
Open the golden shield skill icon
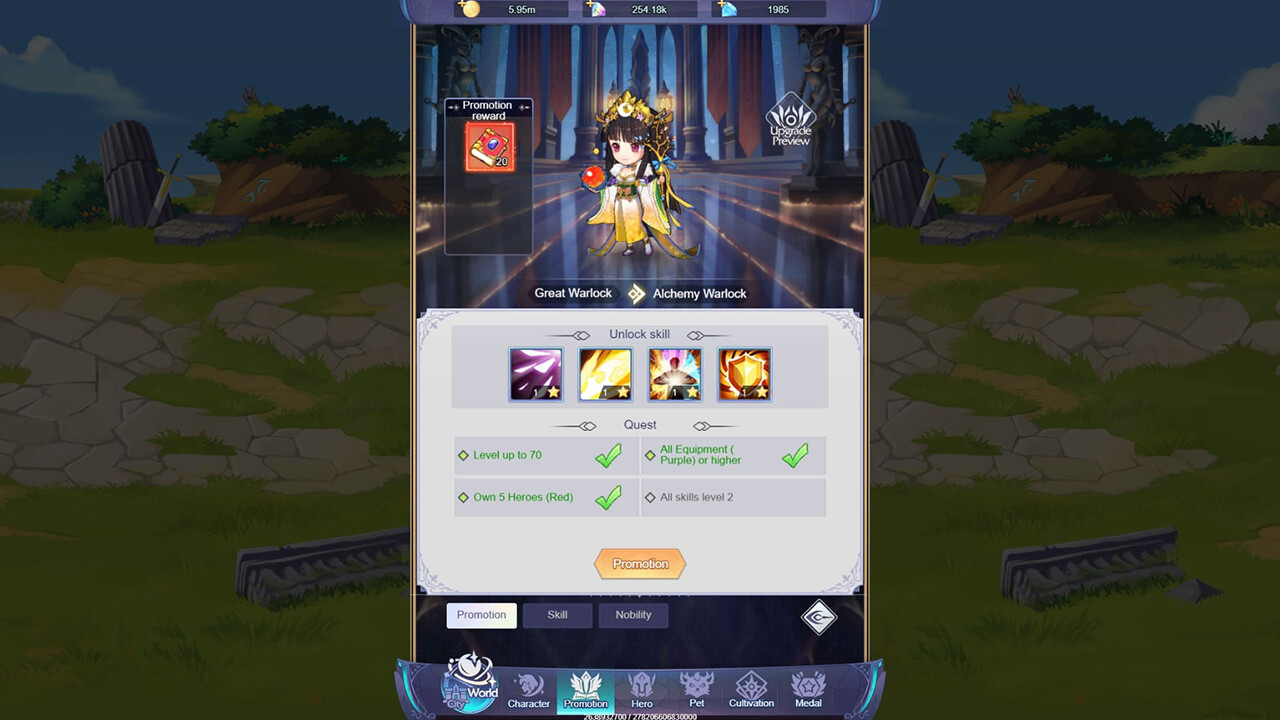pyautogui.click(x=744, y=374)
